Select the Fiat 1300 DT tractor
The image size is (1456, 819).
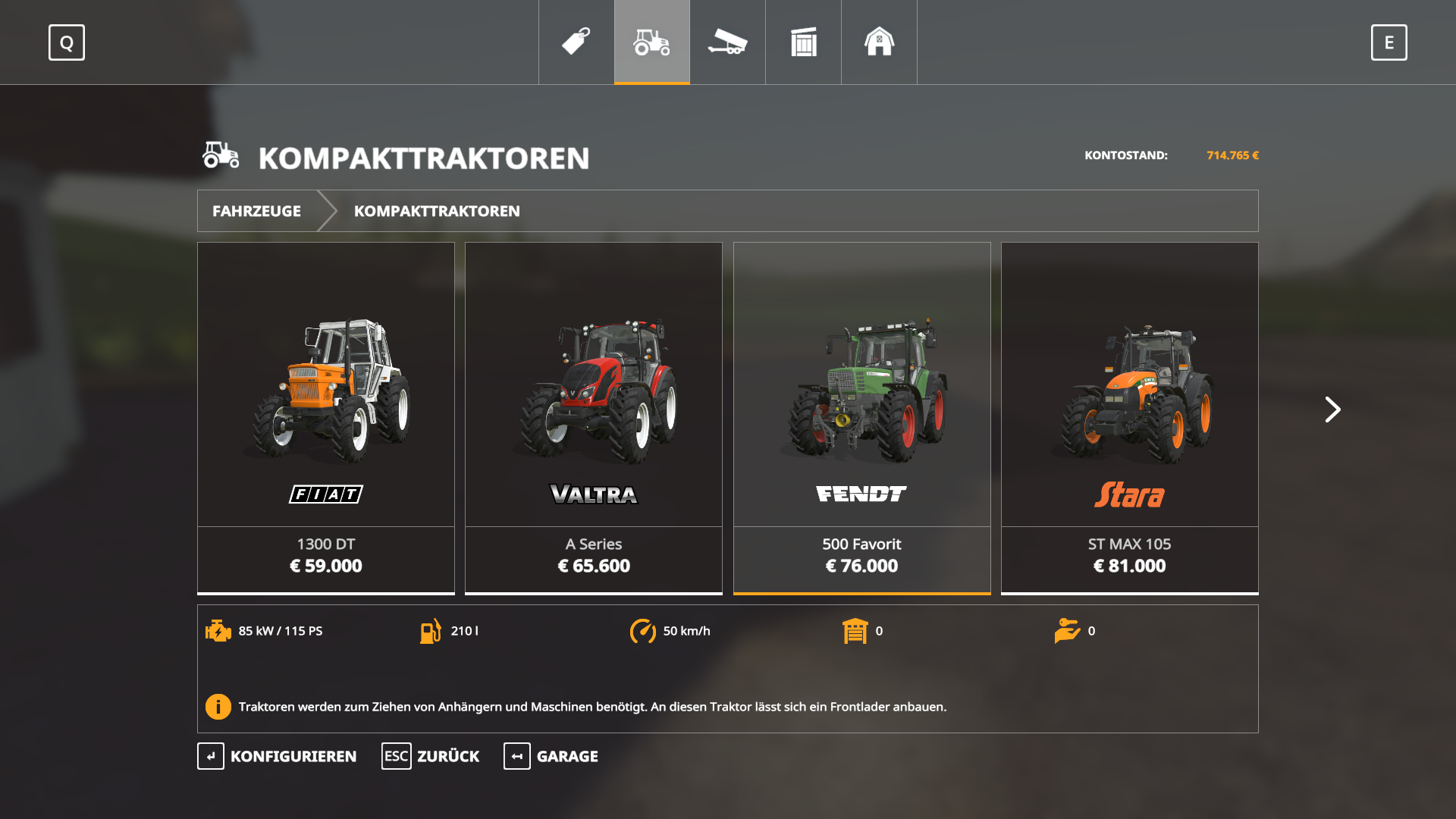pos(326,417)
